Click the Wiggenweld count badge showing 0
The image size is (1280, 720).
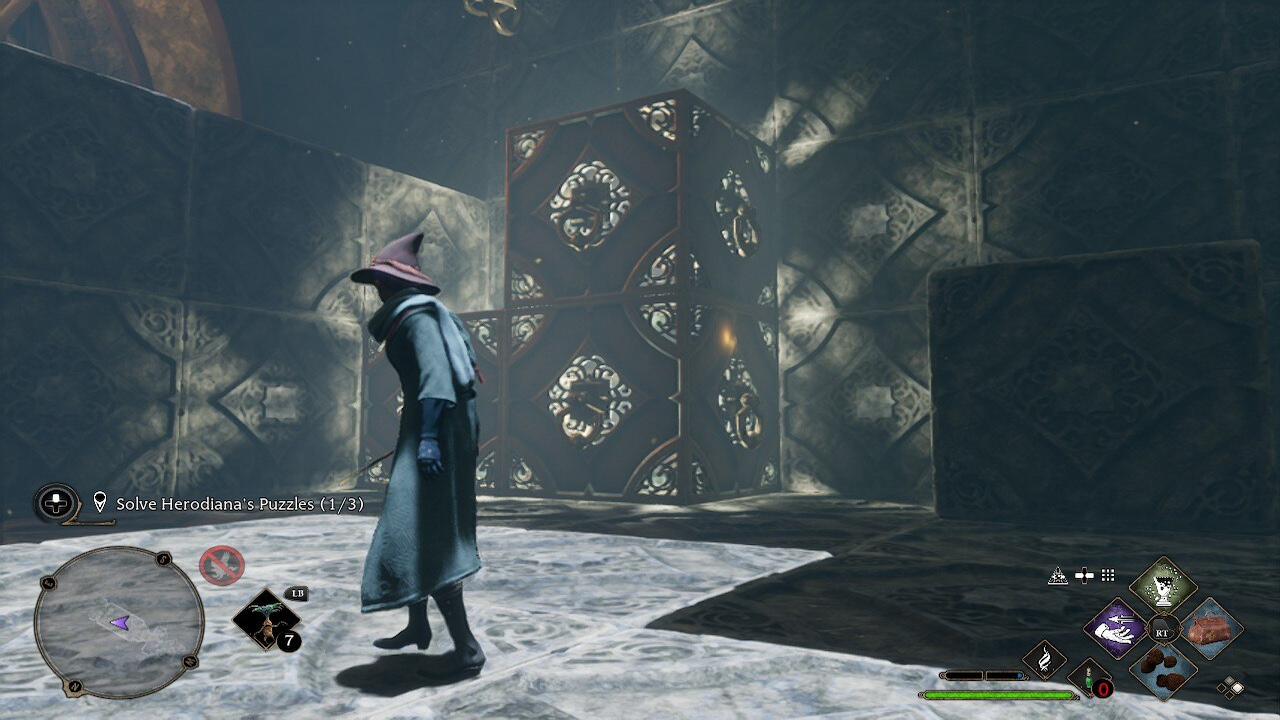(1103, 688)
